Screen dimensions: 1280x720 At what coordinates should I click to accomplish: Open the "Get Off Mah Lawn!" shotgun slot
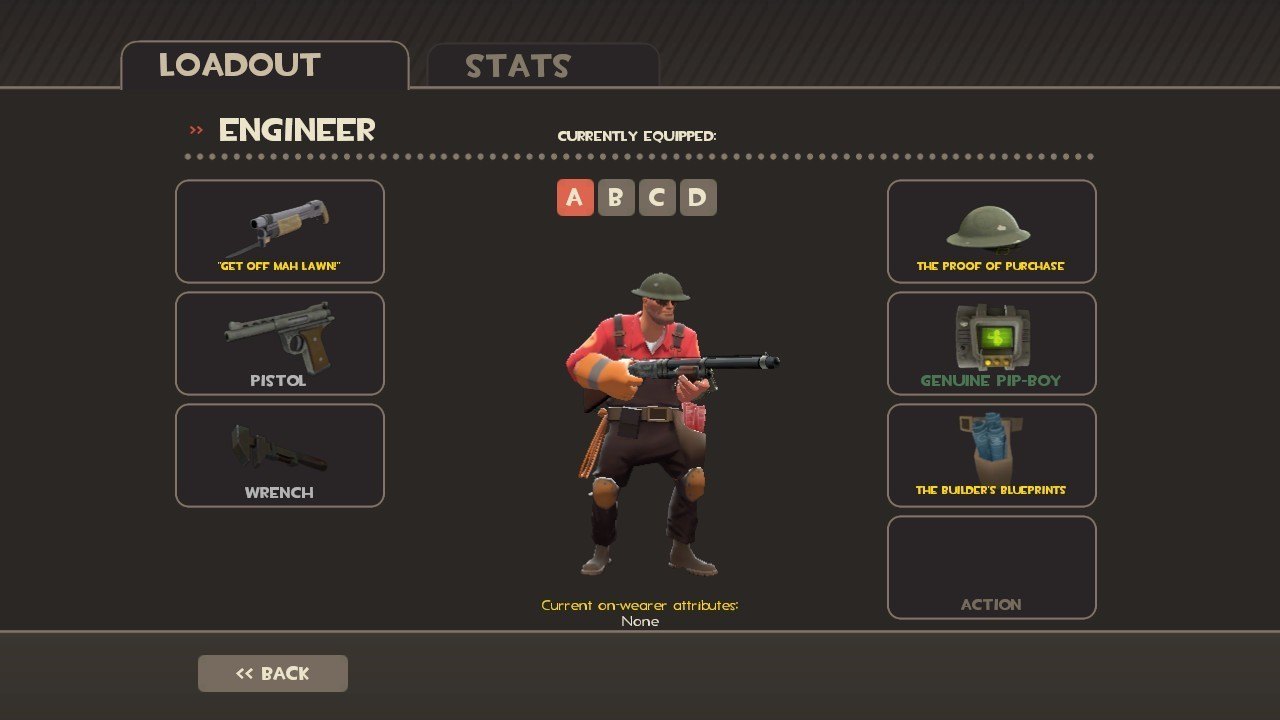pyautogui.click(x=280, y=232)
